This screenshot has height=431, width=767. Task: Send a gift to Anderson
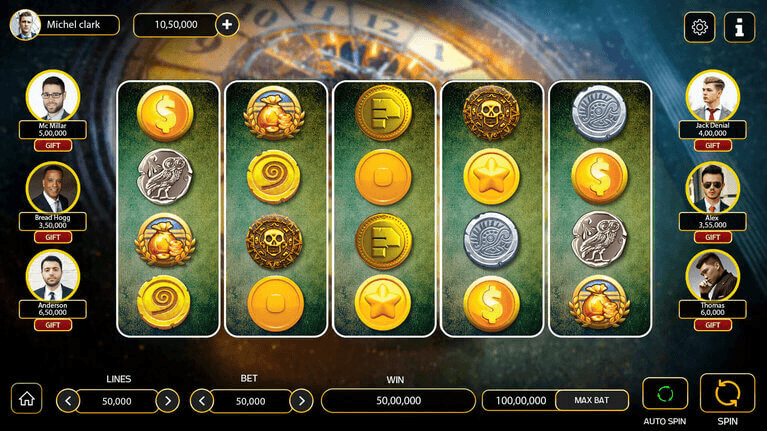pos(53,325)
